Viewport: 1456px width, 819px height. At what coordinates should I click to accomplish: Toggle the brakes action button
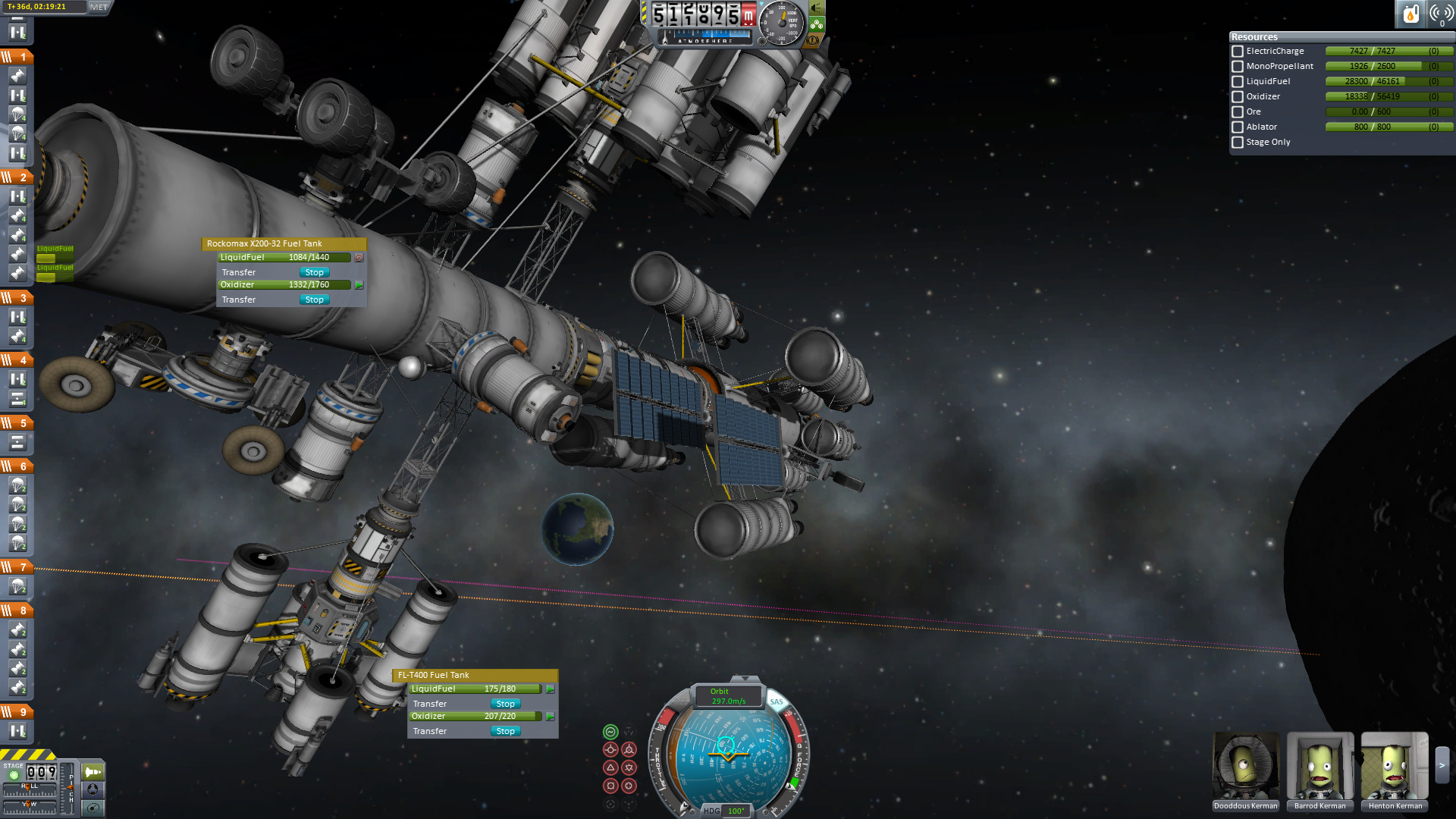(x=814, y=40)
